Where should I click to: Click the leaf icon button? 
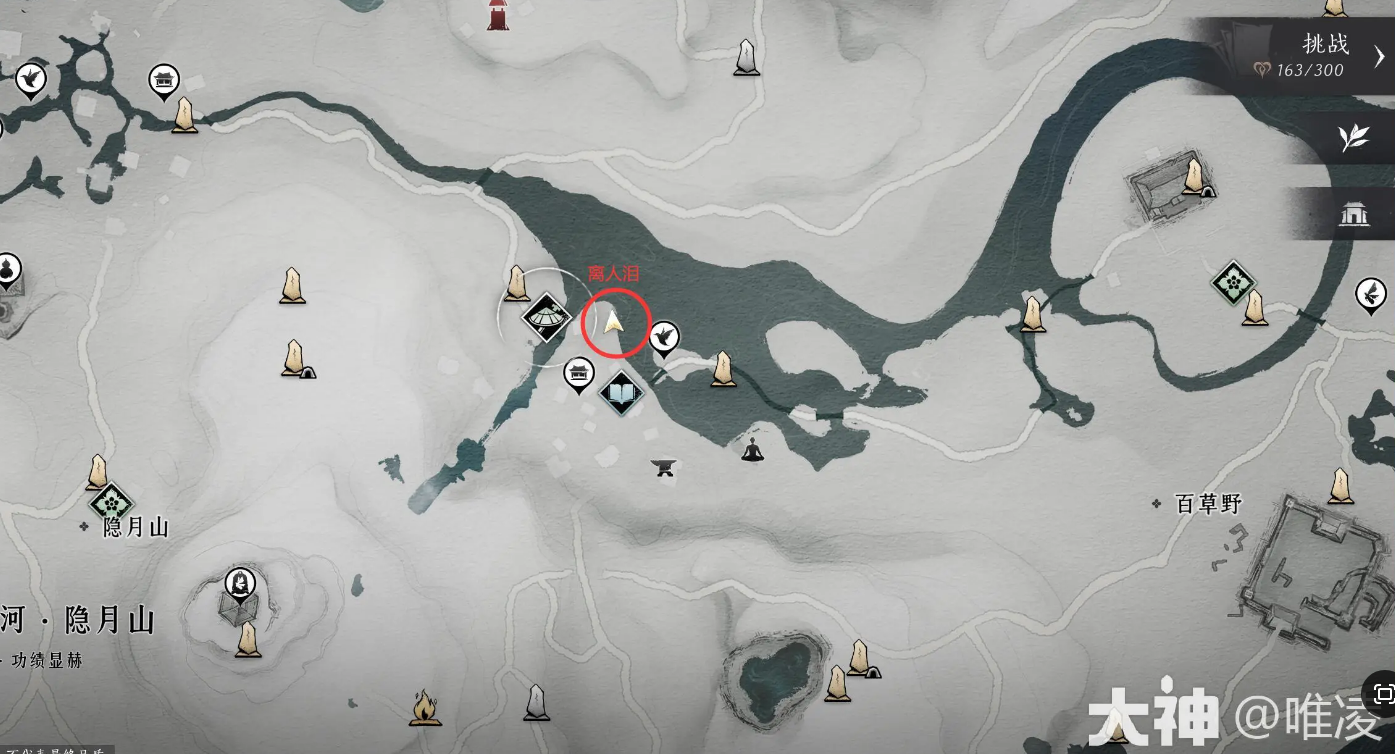(x=1354, y=137)
